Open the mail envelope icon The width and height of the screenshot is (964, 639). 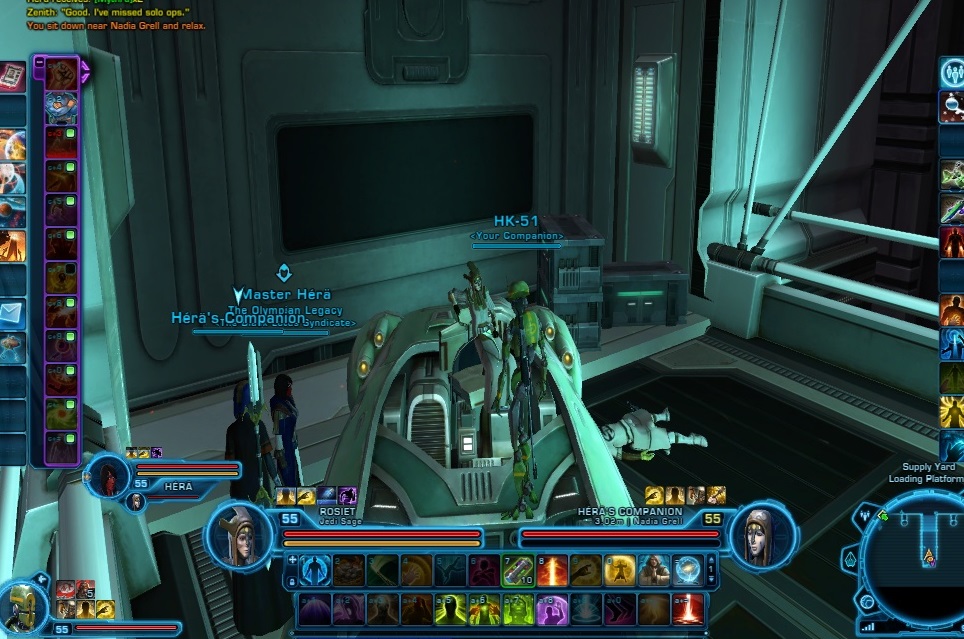12,315
